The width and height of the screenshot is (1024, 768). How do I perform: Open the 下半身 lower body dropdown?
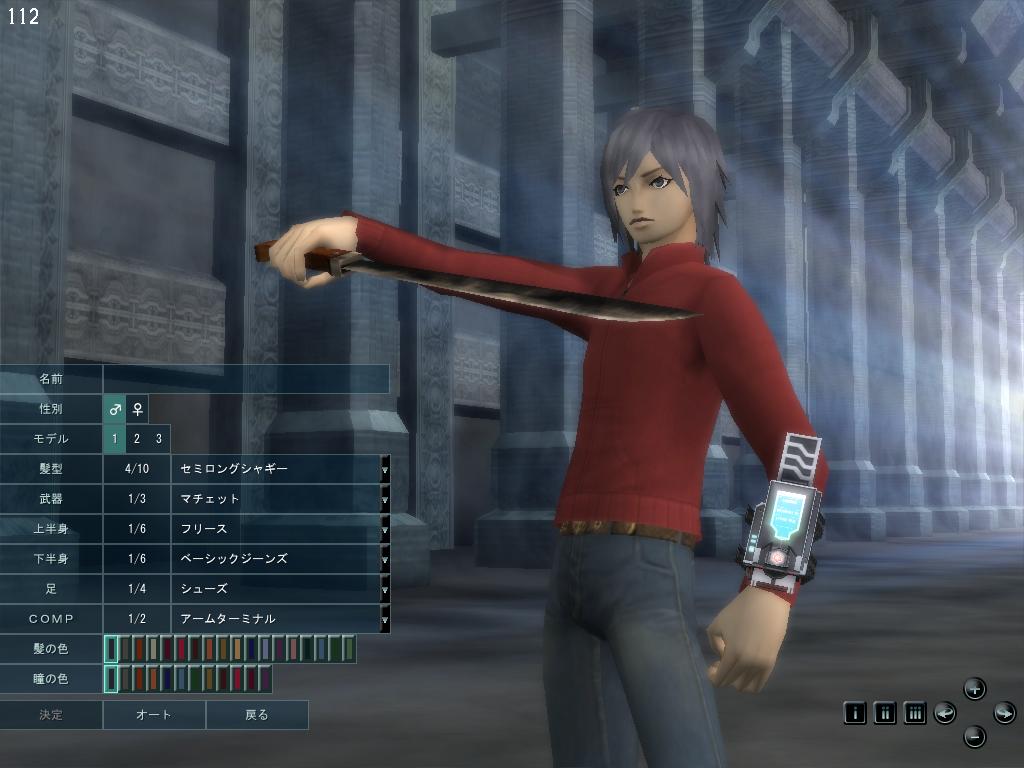[385, 559]
